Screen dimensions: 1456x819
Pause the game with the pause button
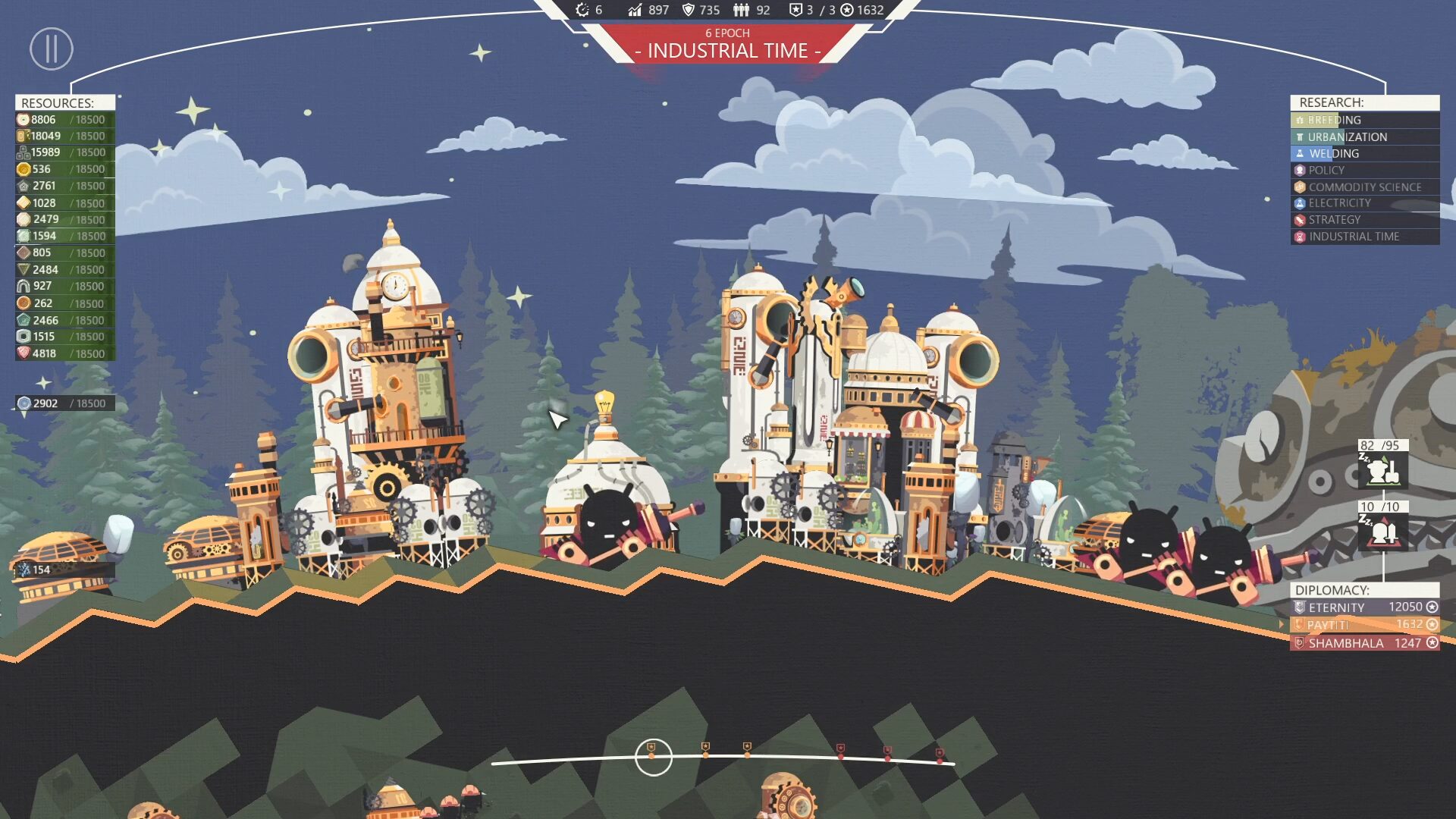tap(52, 49)
